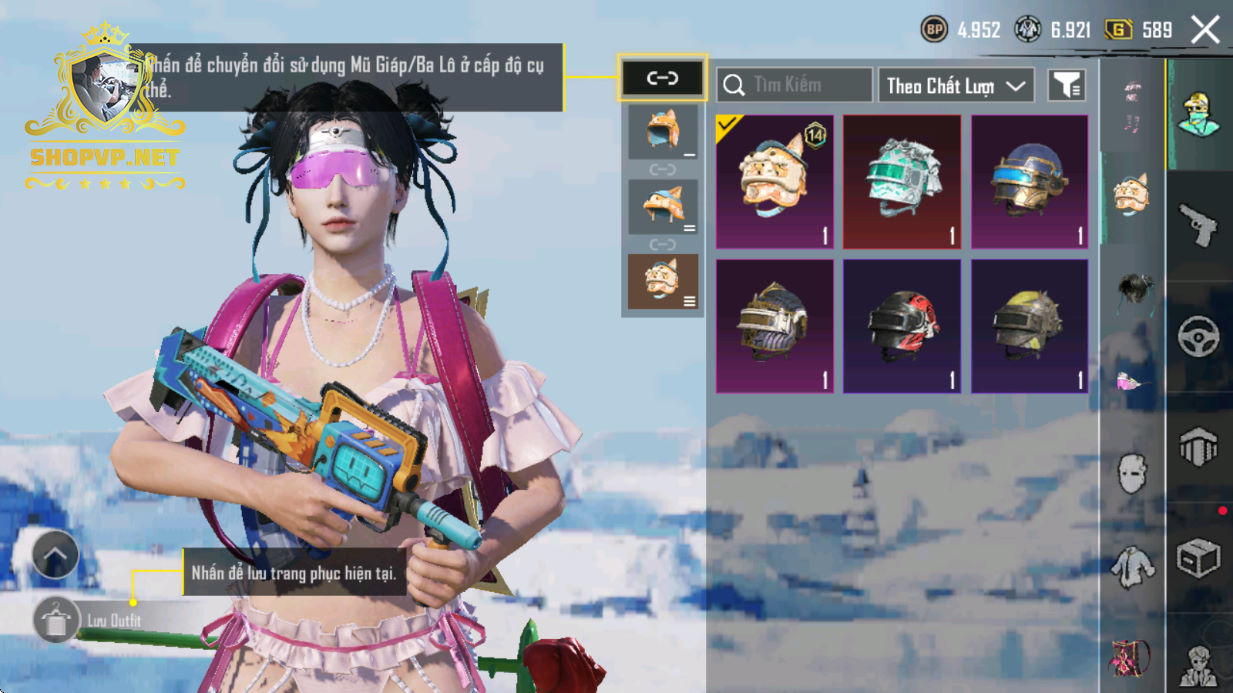Image resolution: width=1233 pixels, height=693 pixels.
Task: Open the Theo Chất Lượng sort dropdown
Action: pos(955,85)
